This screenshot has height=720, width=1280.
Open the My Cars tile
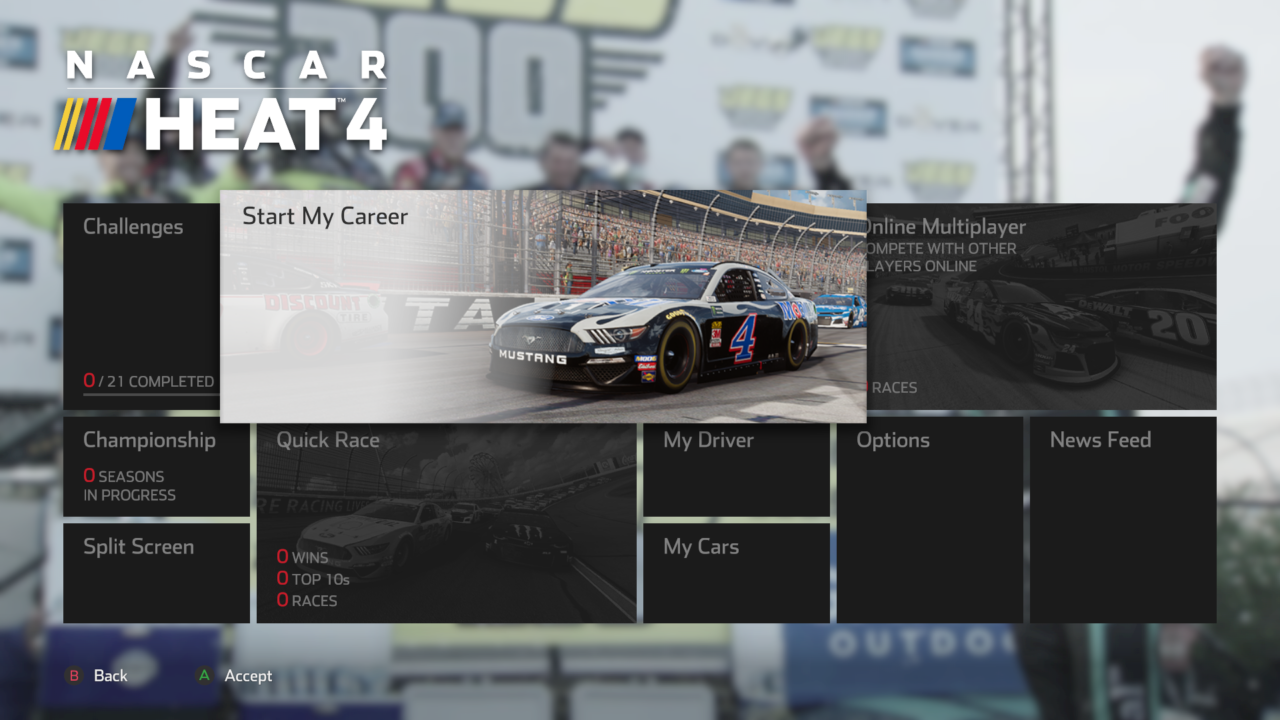736,572
